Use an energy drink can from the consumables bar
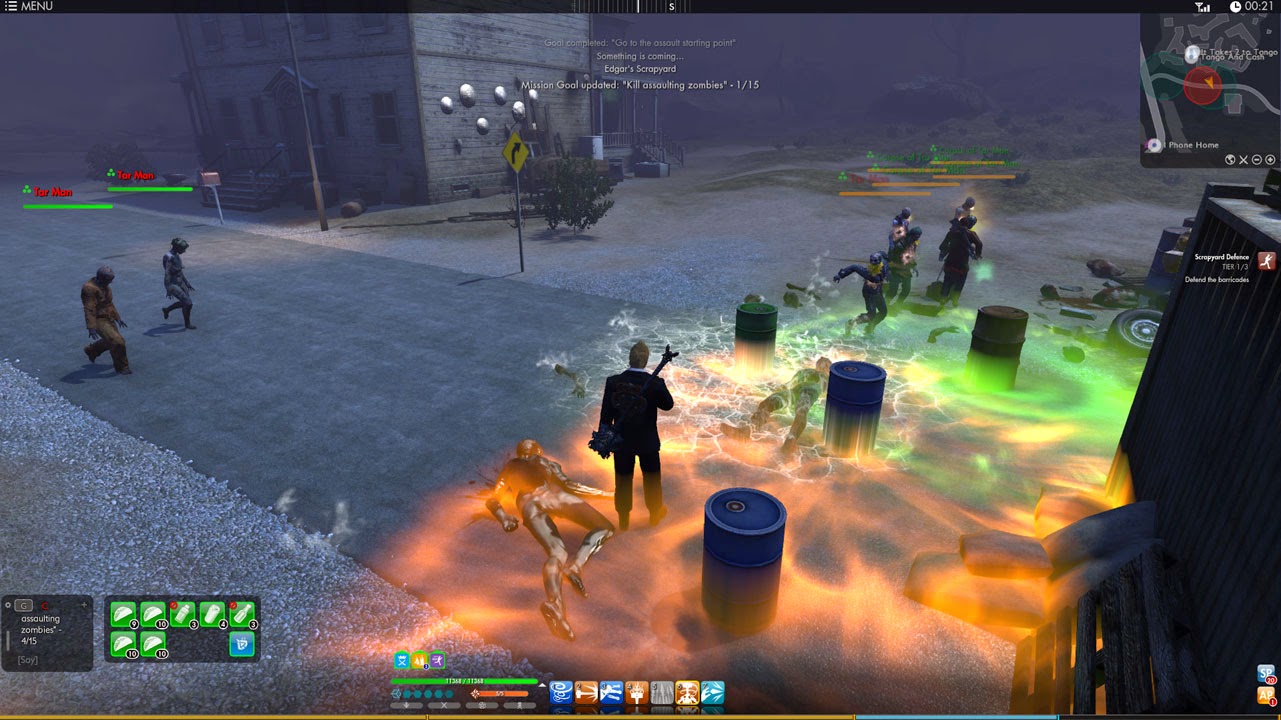The width and height of the screenshot is (1281, 720). click(x=214, y=613)
